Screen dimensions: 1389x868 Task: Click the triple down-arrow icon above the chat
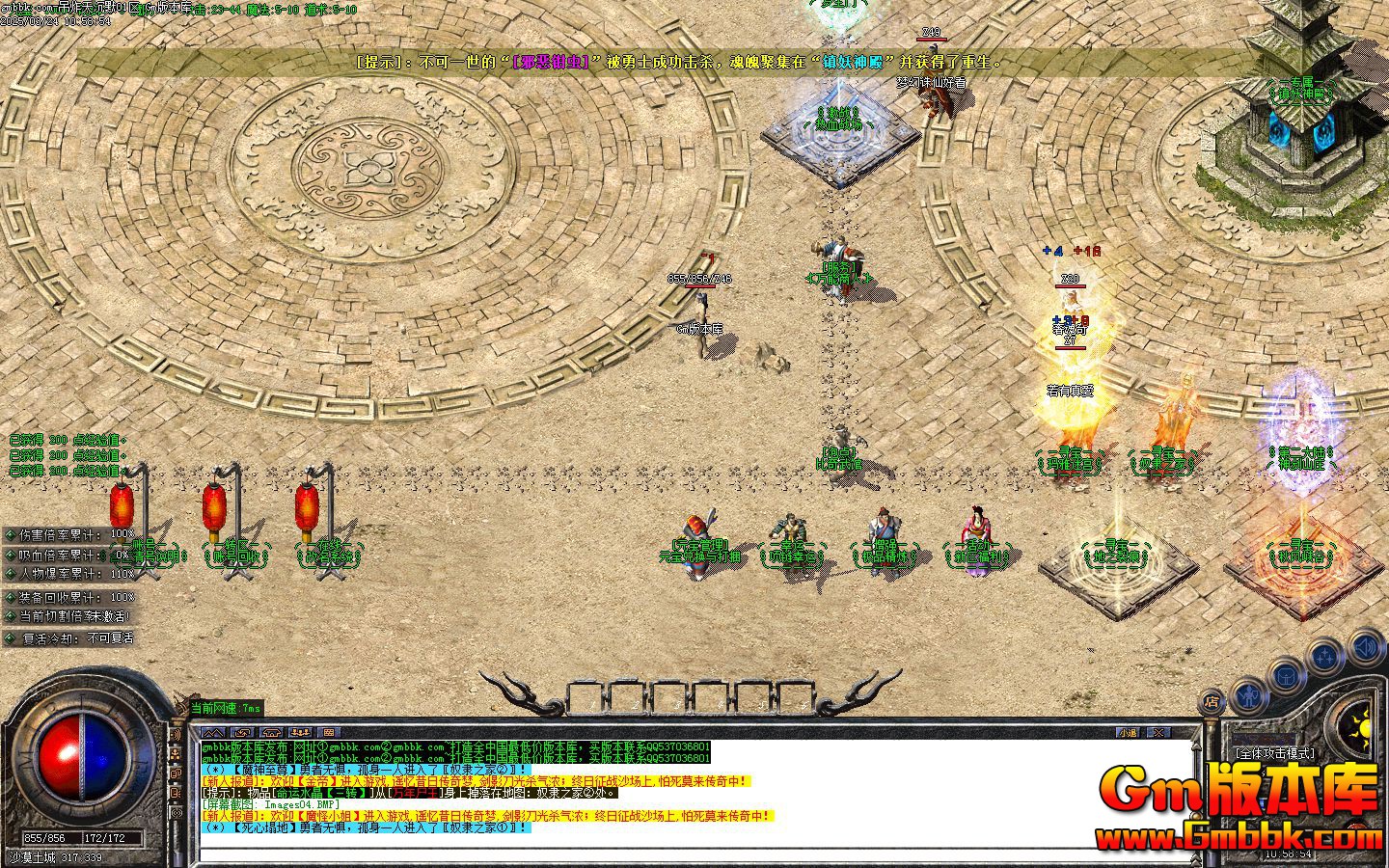(300, 730)
